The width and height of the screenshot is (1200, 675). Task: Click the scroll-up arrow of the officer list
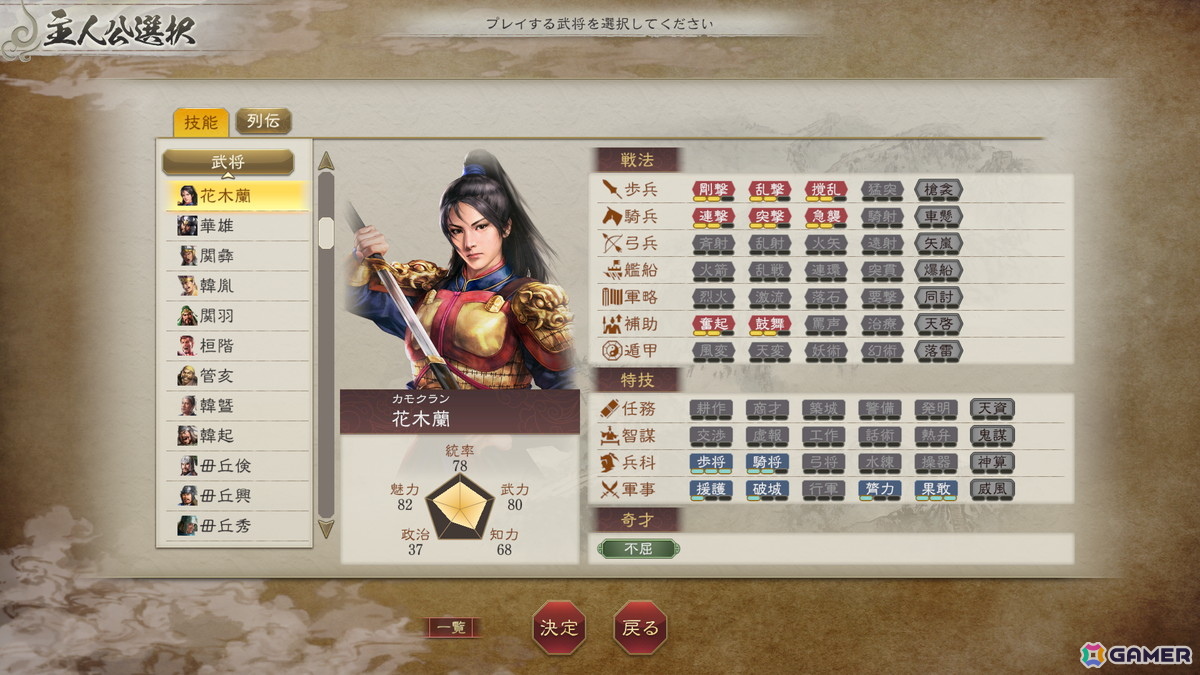pos(325,162)
